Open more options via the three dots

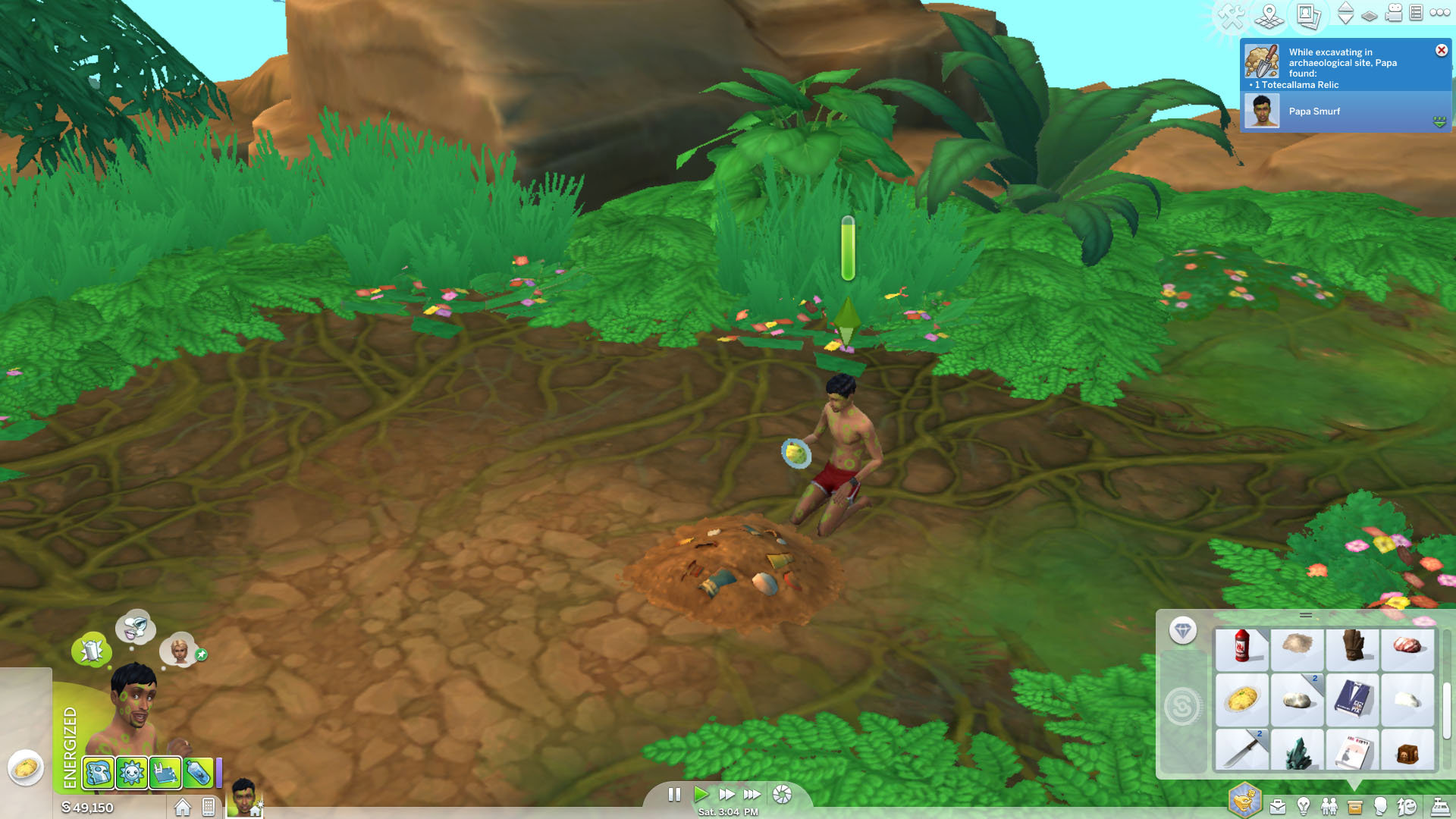(x=1439, y=14)
